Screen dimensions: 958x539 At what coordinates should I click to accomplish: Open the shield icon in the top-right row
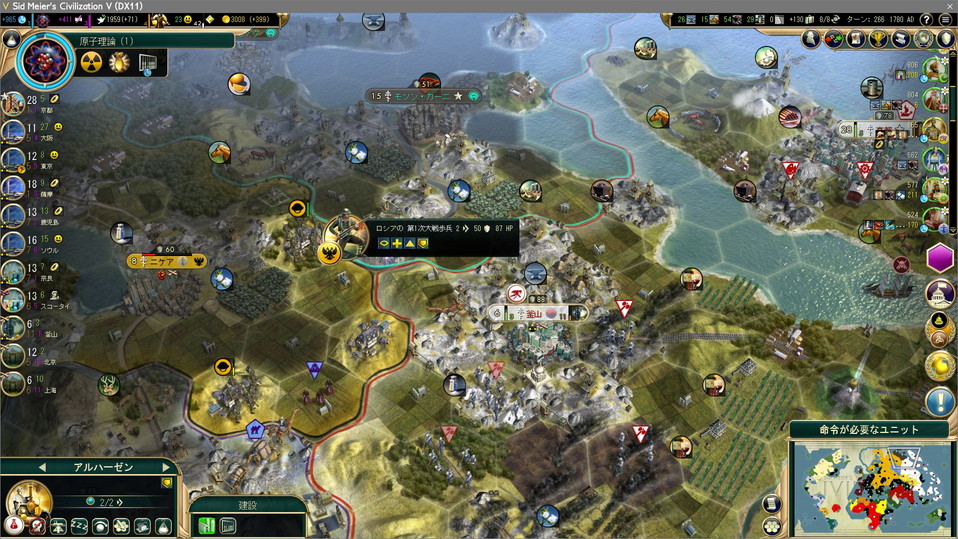click(x=945, y=39)
